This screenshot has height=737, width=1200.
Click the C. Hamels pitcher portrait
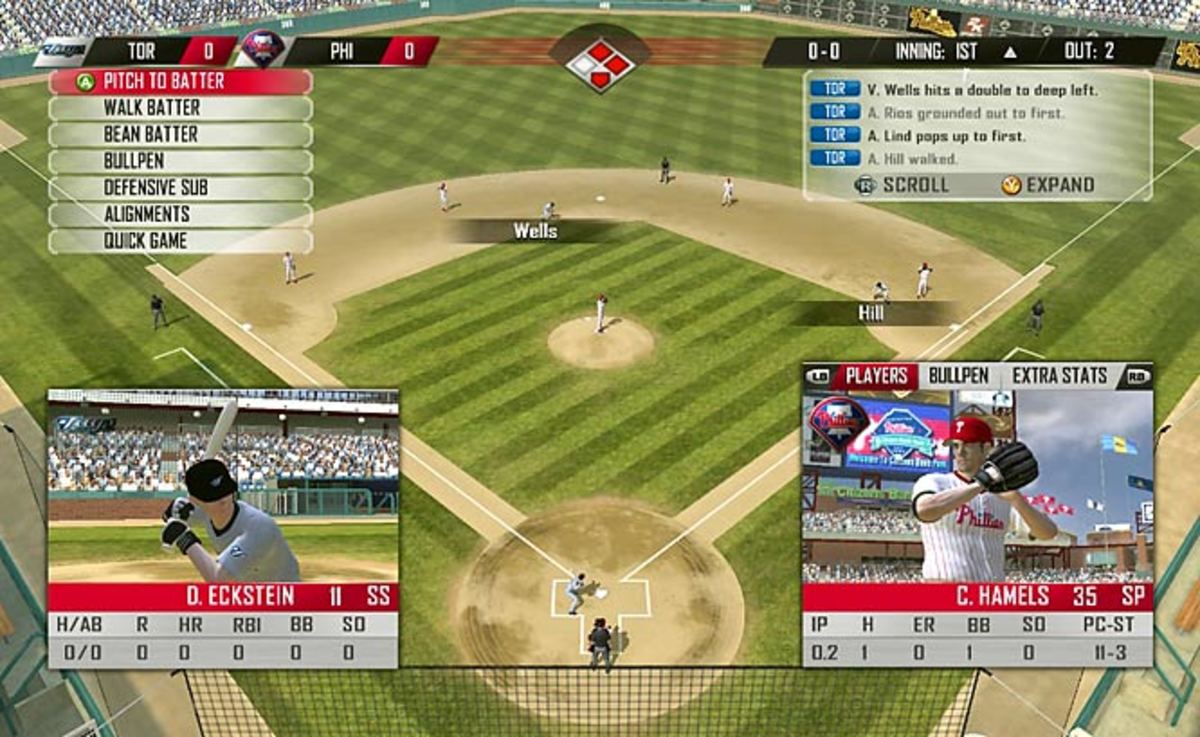click(977, 487)
